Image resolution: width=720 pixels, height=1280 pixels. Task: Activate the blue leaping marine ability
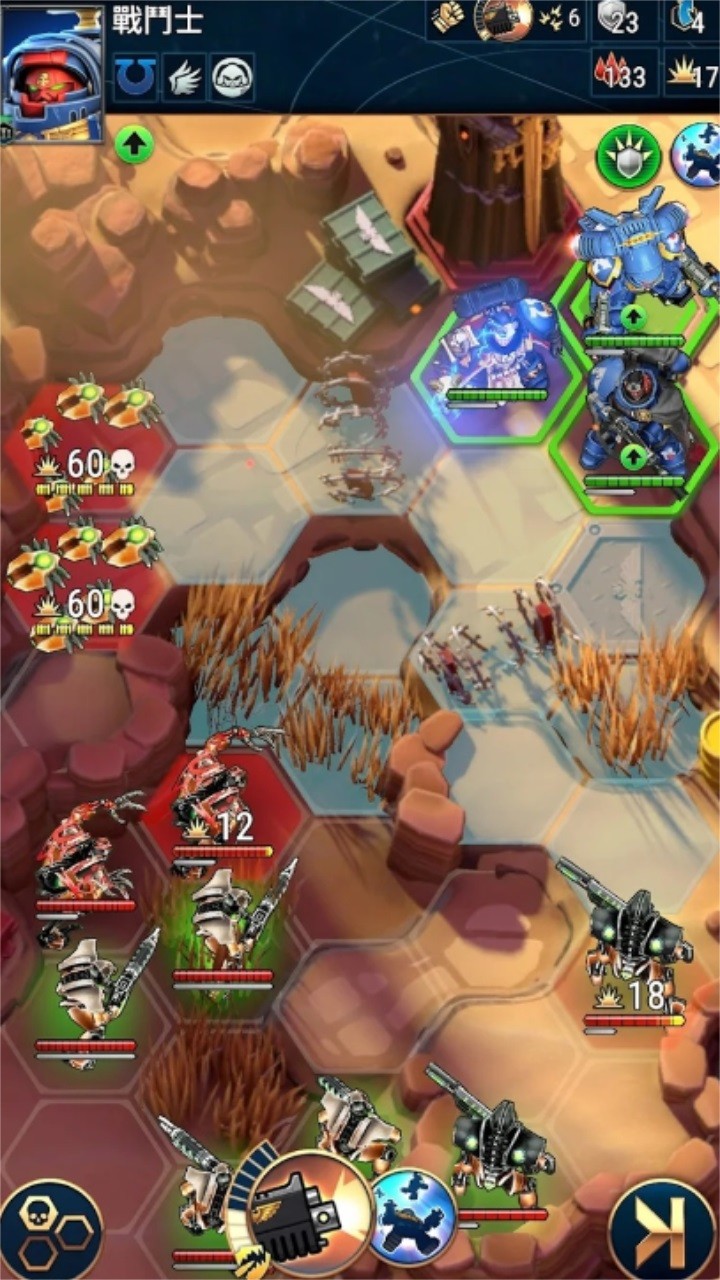pos(413,1216)
